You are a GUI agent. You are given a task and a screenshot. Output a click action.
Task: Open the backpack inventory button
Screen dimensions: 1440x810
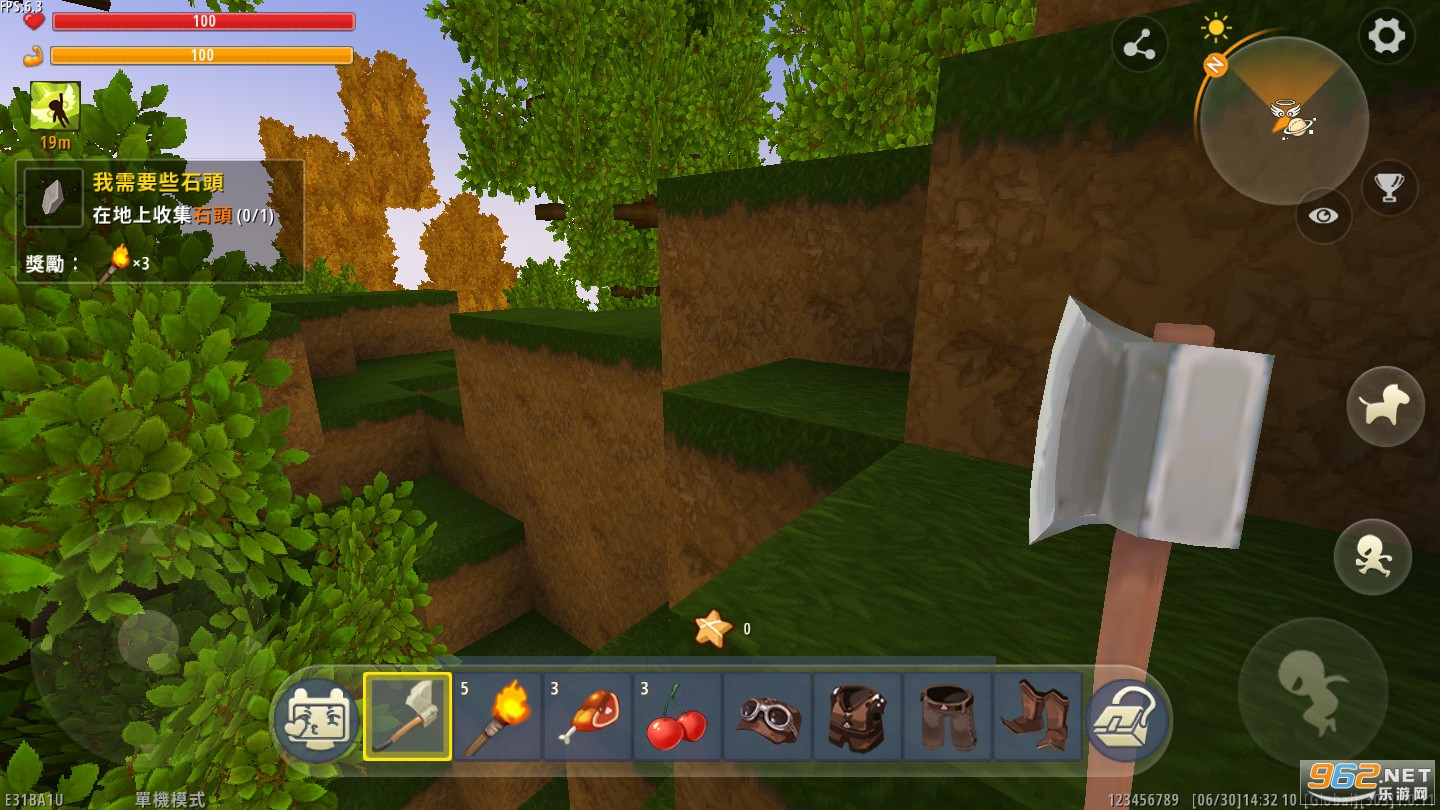(x=1128, y=720)
